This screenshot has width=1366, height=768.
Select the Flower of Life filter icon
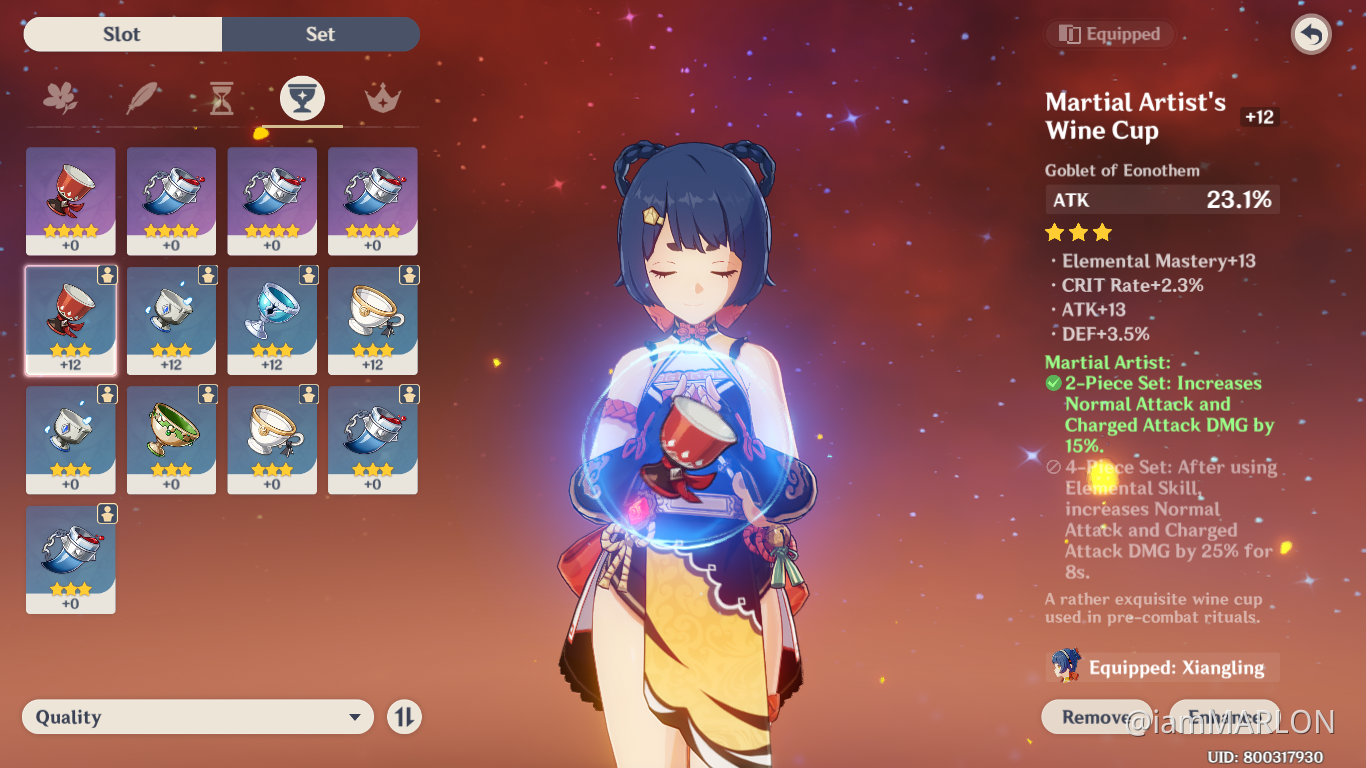tap(60, 98)
